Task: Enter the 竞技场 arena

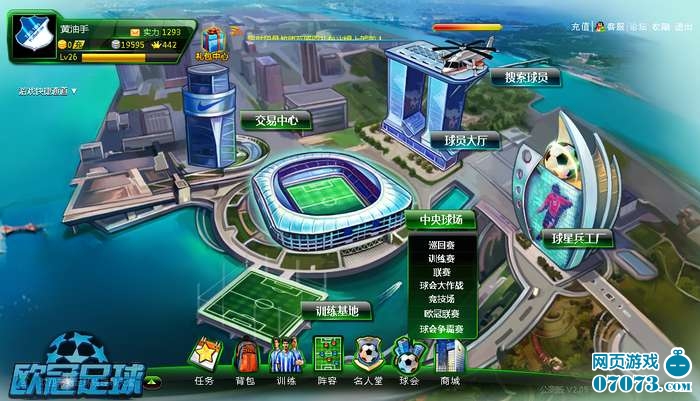Action: (x=441, y=300)
